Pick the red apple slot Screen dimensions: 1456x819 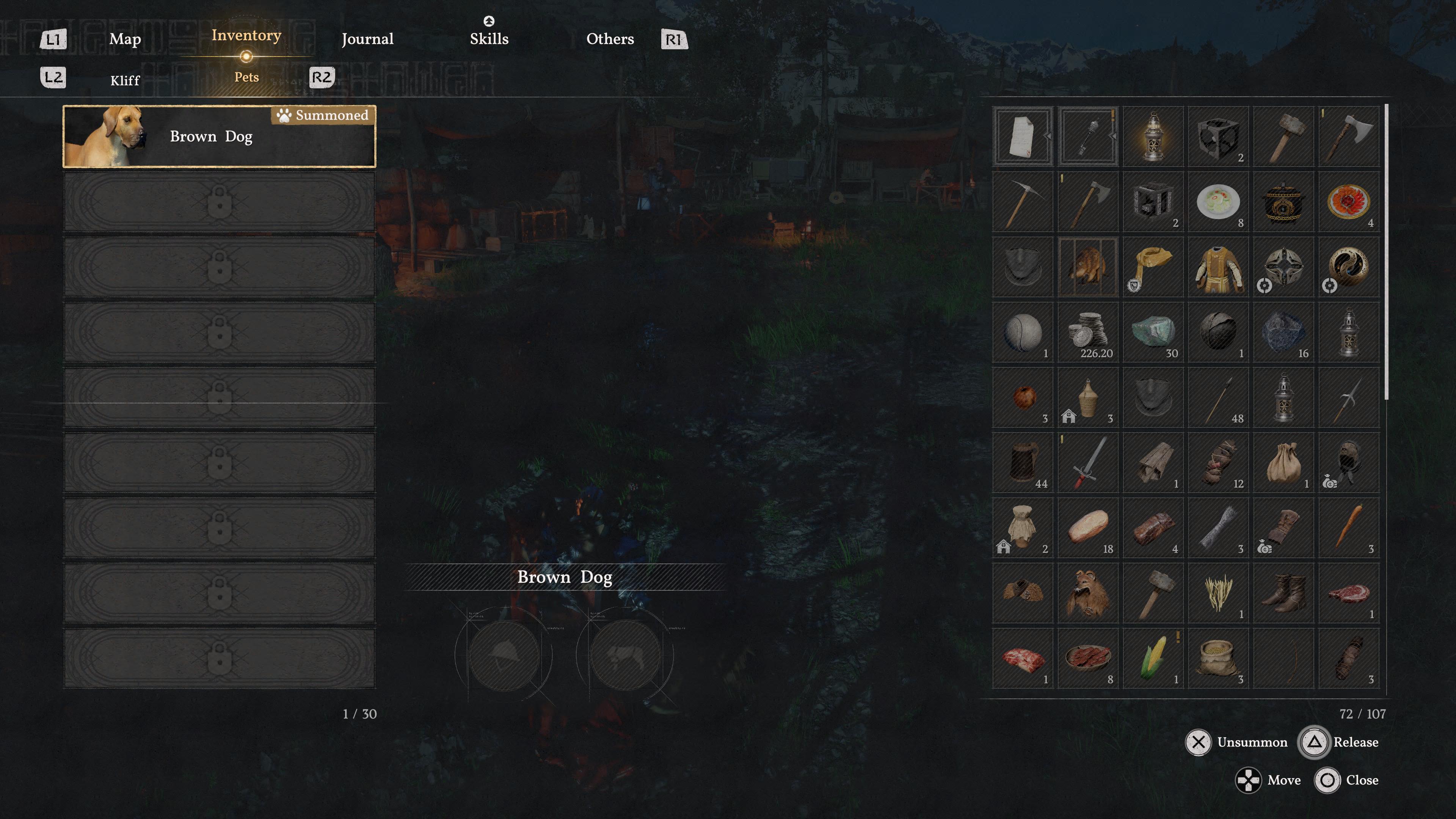1023,397
